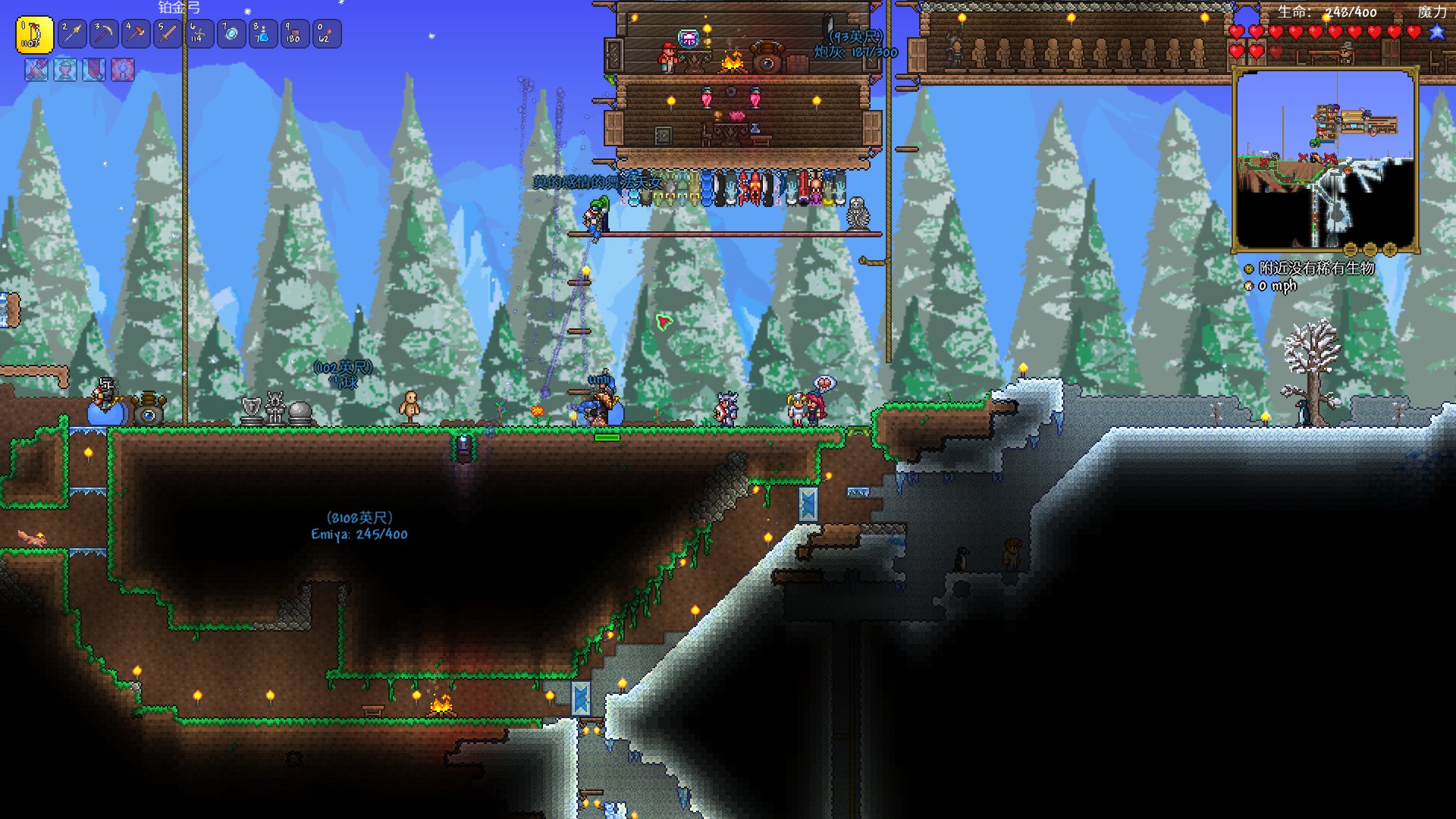Click the rare creature radar info icon
Image resolution: width=1456 pixels, height=819 pixels.
pos(1249,268)
